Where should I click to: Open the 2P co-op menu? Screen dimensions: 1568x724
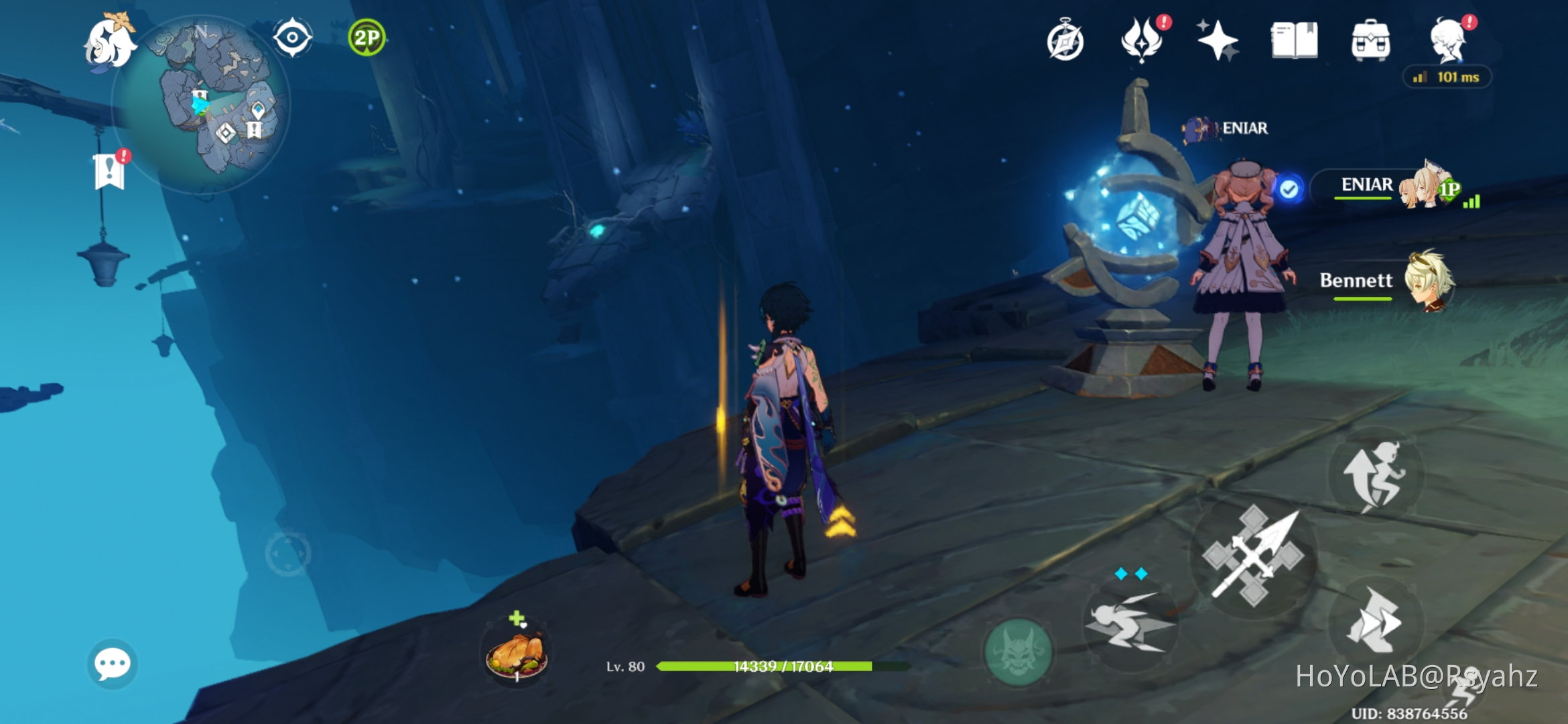[x=367, y=38]
